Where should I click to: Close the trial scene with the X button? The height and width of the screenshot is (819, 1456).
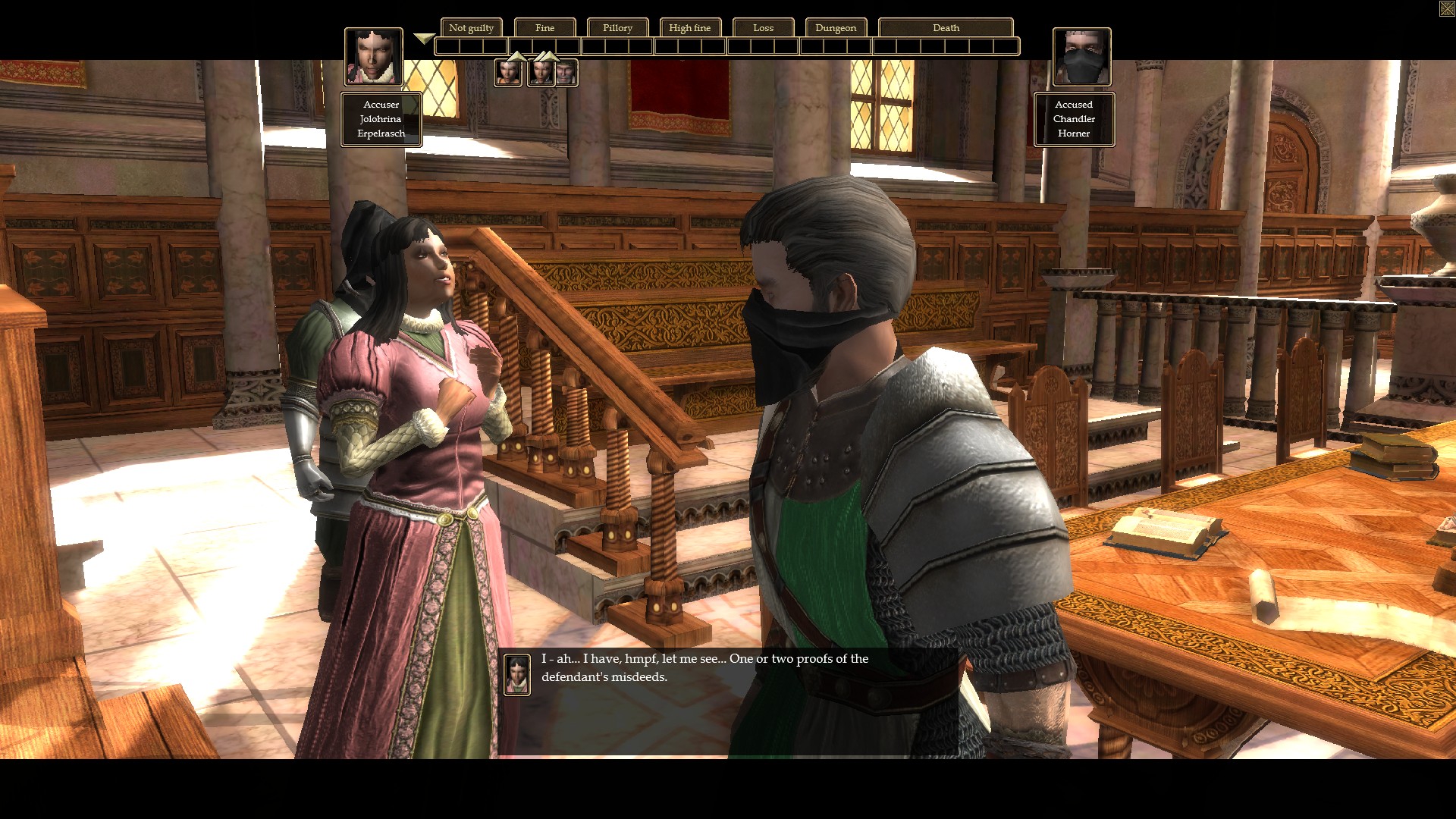(1446, 8)
